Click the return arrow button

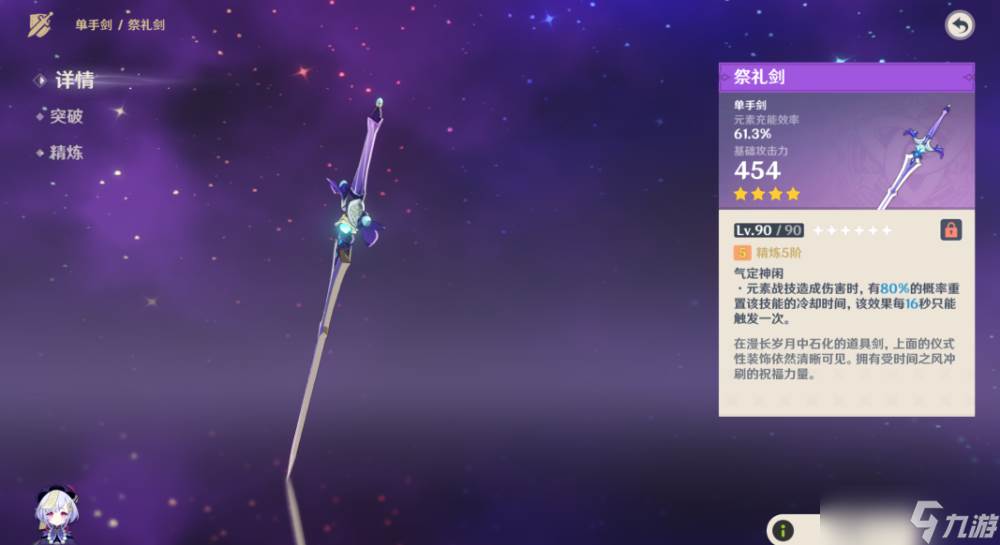tap(959, 26)
